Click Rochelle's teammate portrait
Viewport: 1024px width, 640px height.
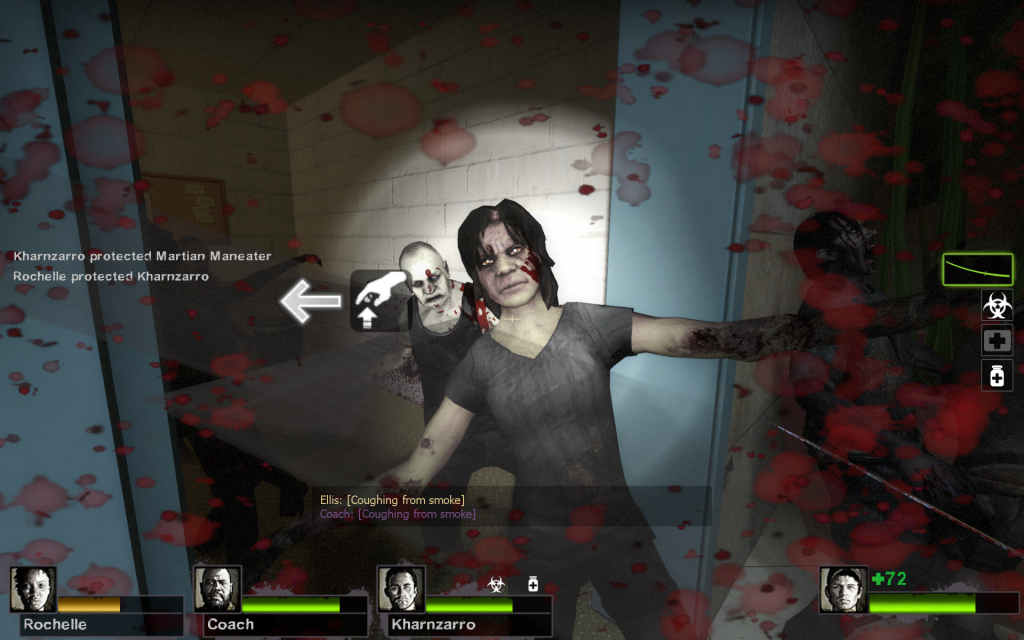coord(33,590)
